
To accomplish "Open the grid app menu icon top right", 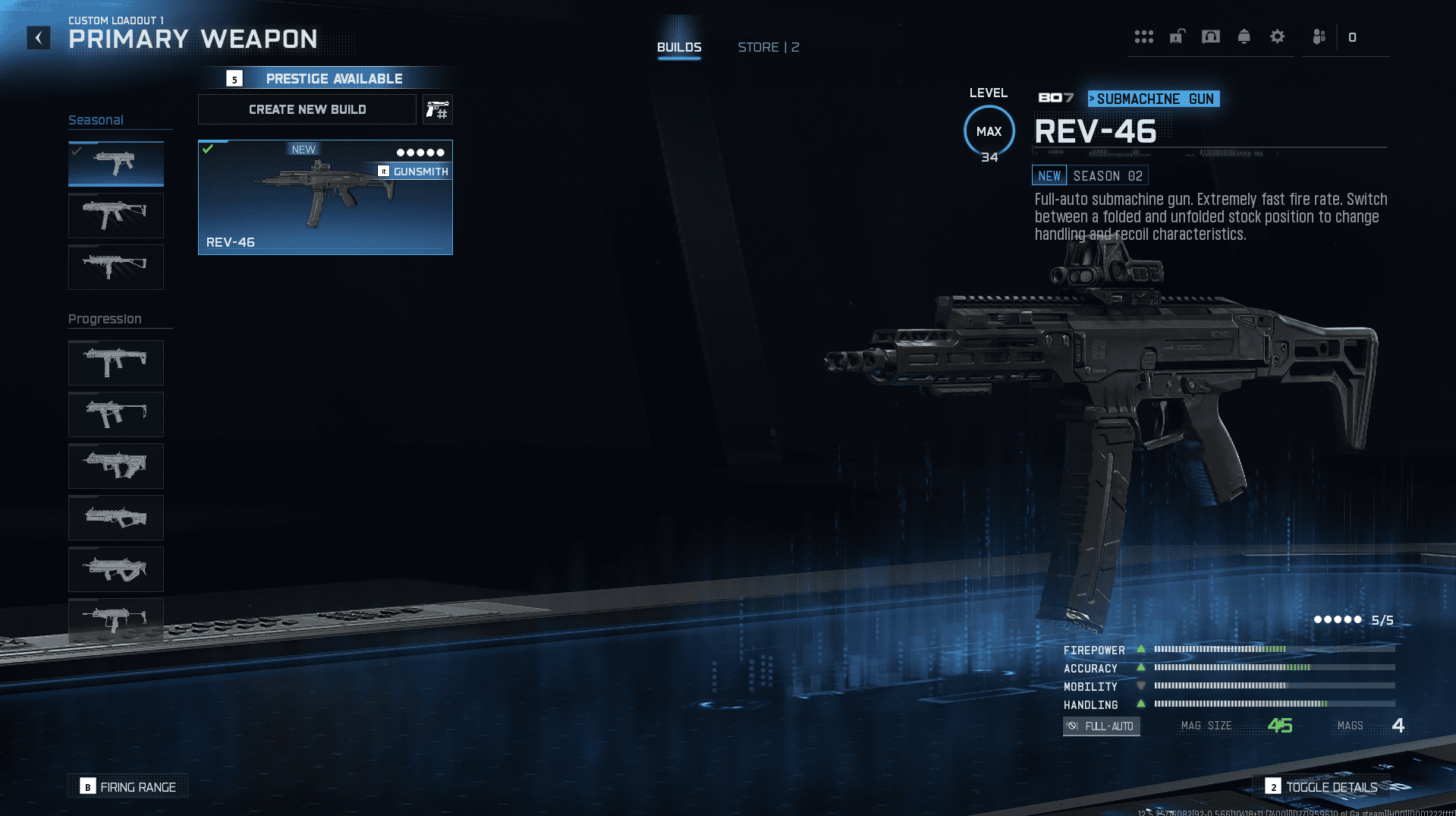I will 1144,36.
